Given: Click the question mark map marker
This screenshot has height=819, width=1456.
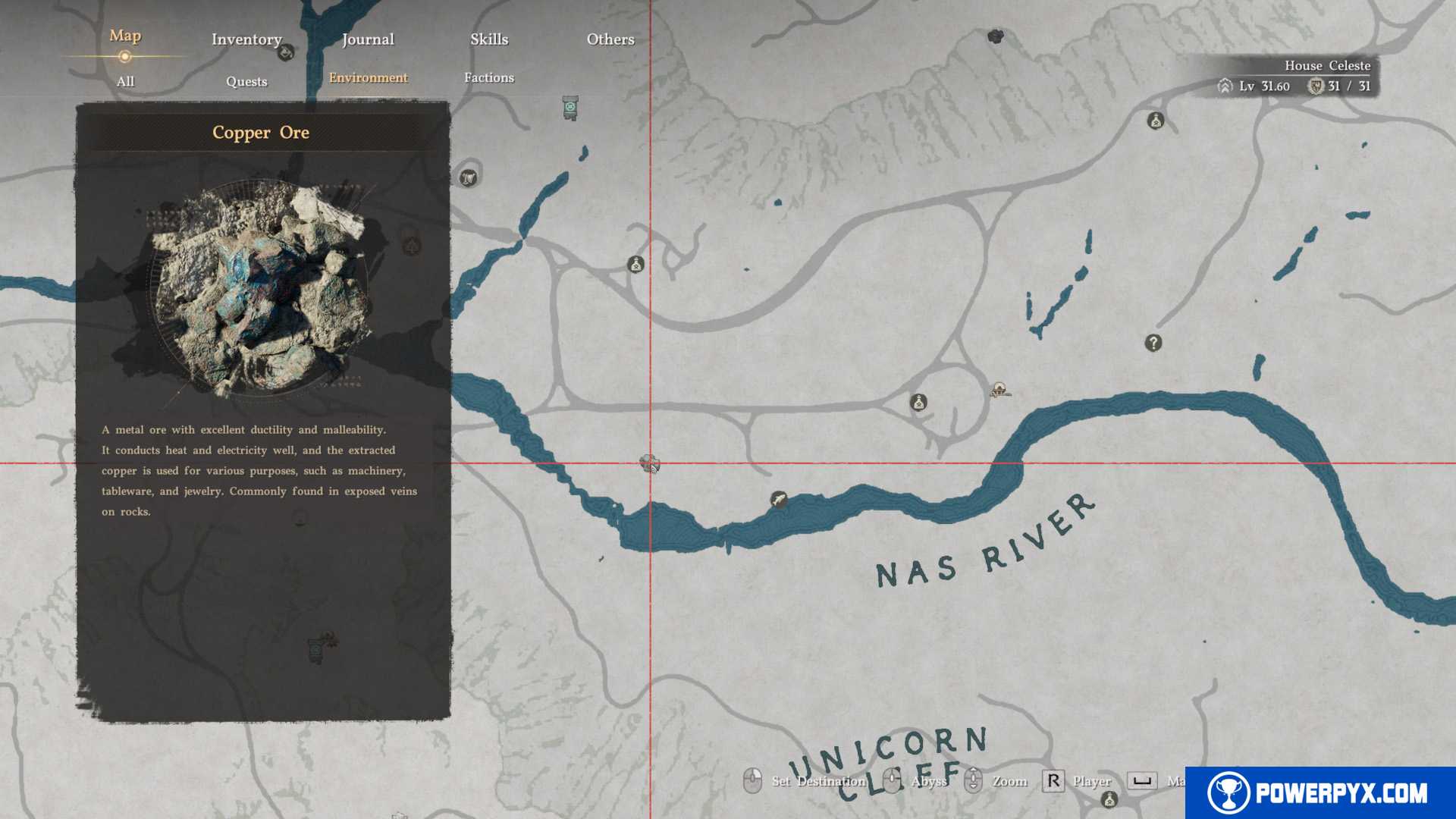Looking at the screenshot, I should pyautogui.click(x=1153, y=343).
